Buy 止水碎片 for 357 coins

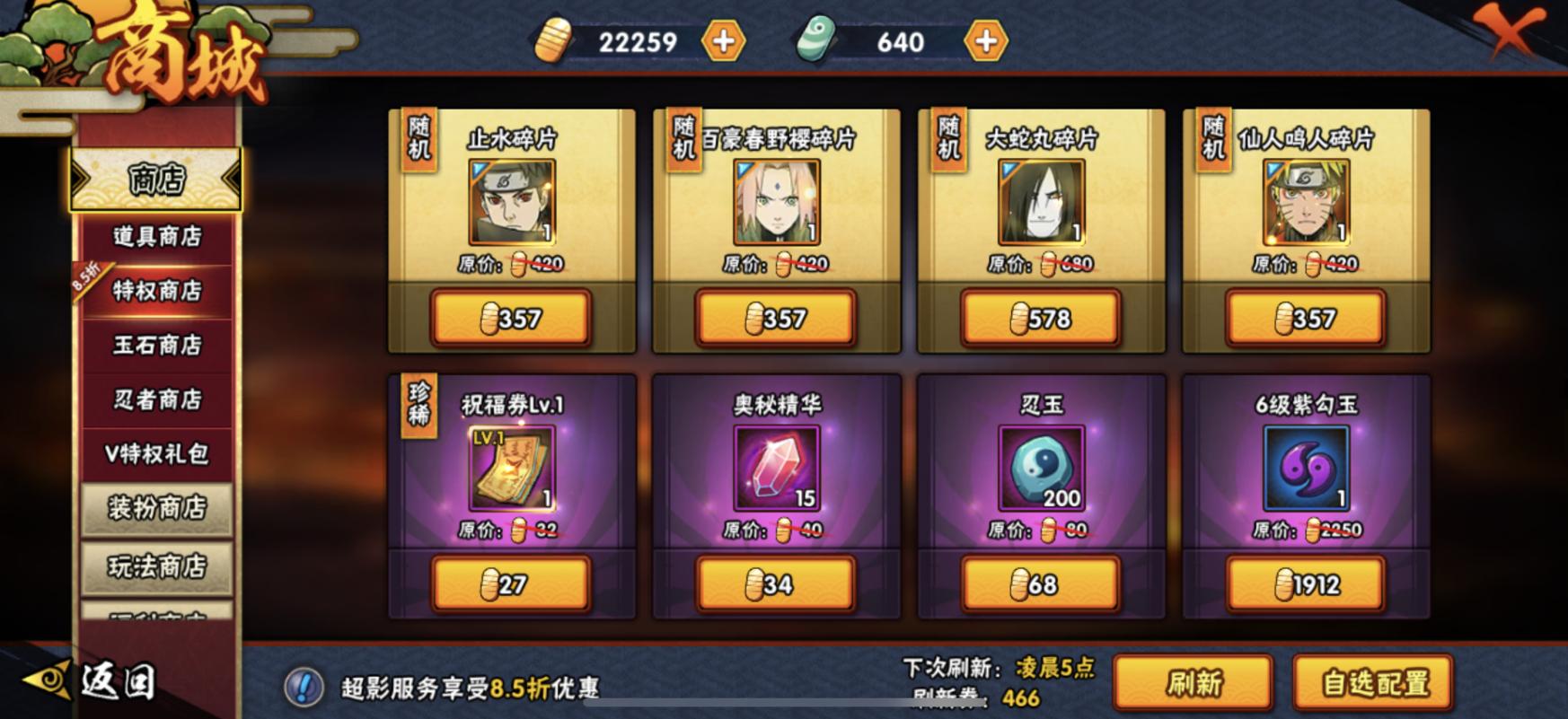(x=509, y=318)
